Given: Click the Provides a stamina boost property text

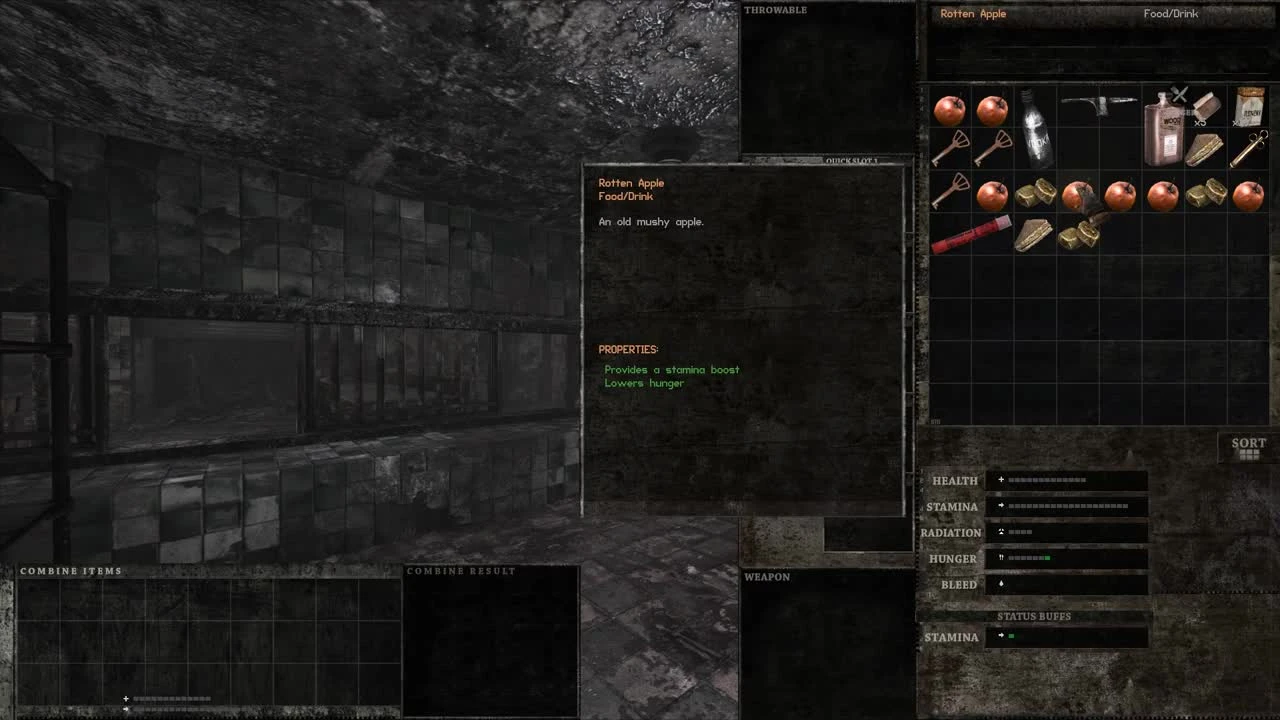Looking at the screenshot, I should tap(671, 369).
